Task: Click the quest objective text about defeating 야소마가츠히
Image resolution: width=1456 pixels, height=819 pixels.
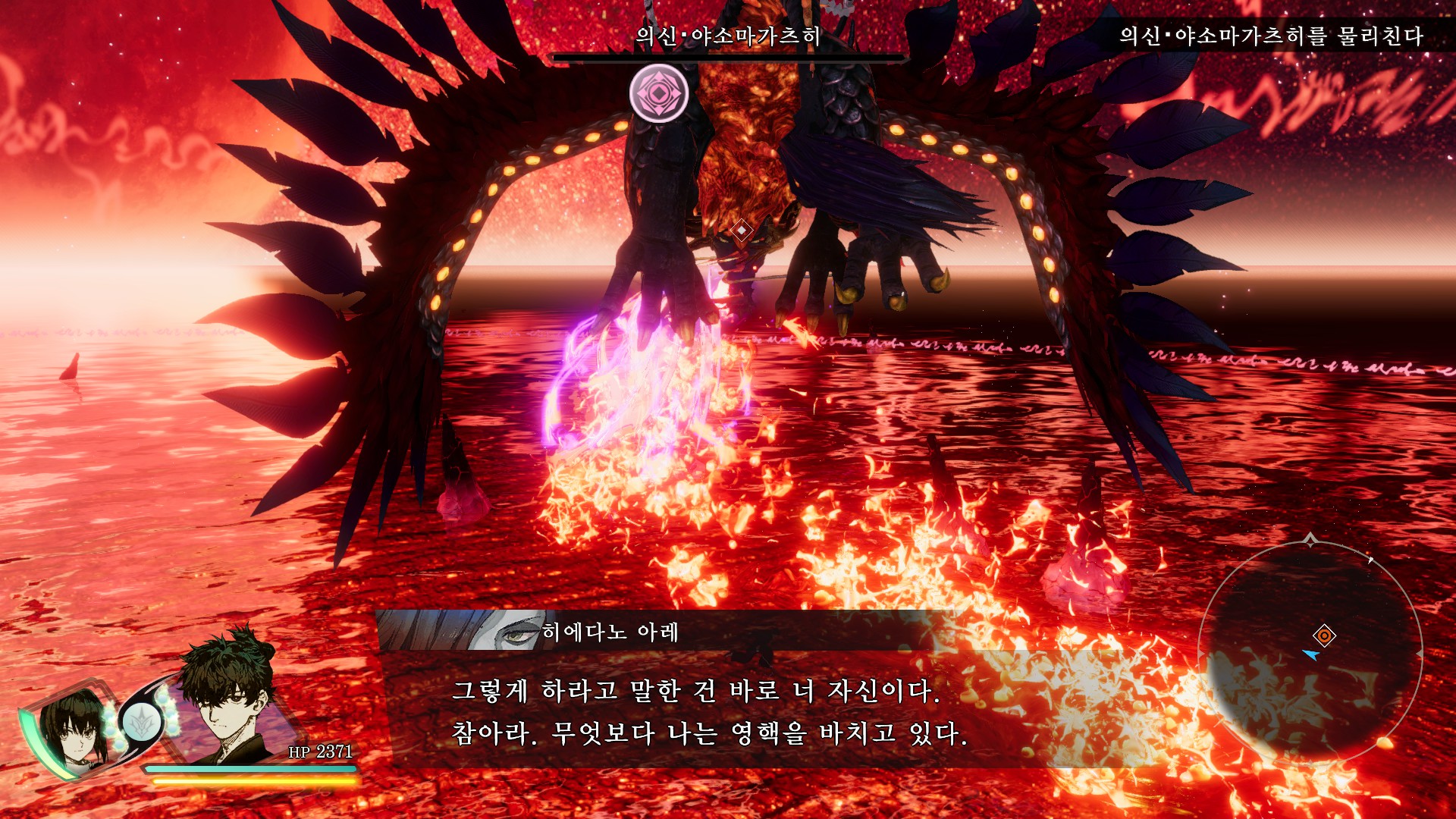Action: (x=1270, y=36)
